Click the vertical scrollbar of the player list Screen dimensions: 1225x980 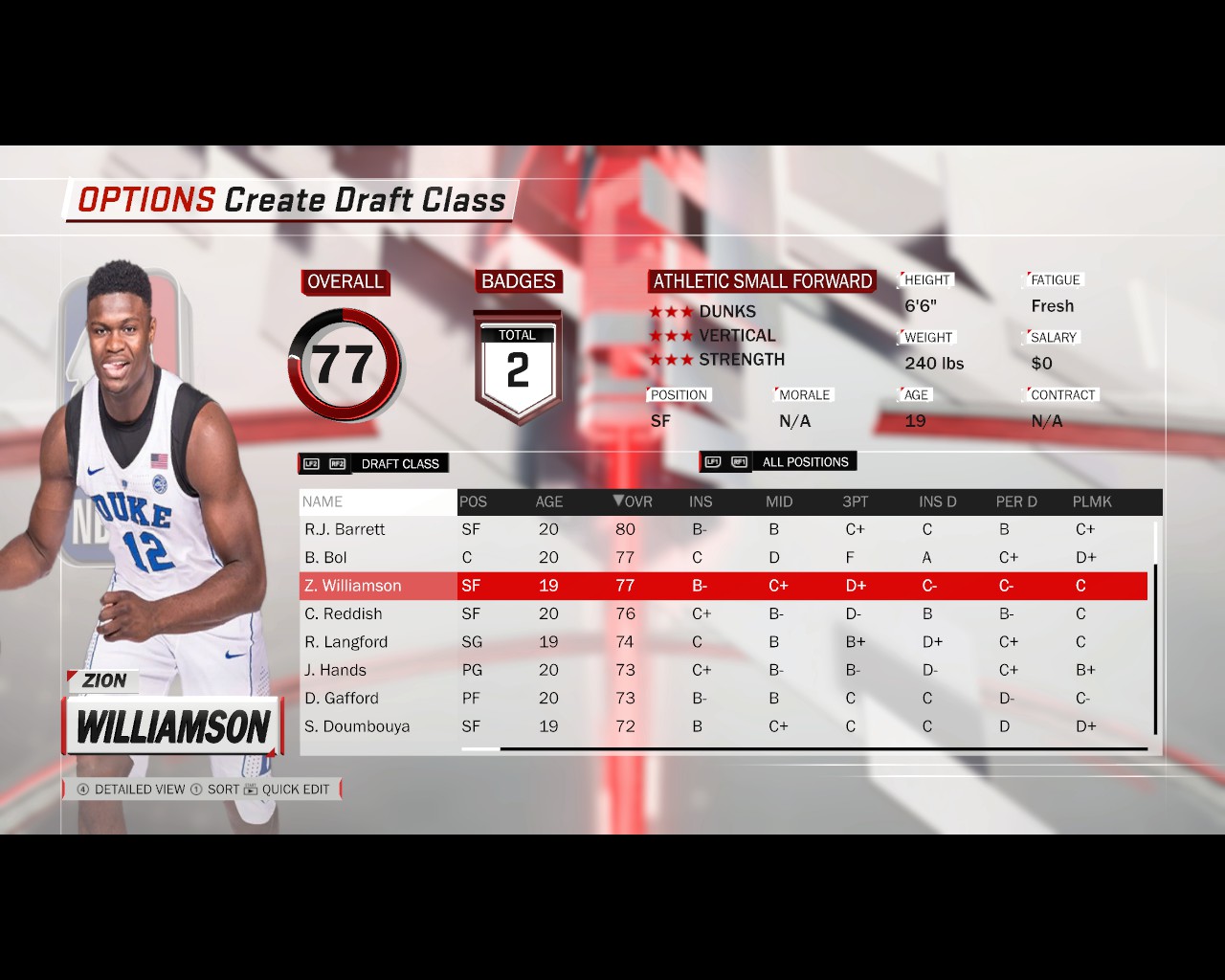click(1155, 649)
